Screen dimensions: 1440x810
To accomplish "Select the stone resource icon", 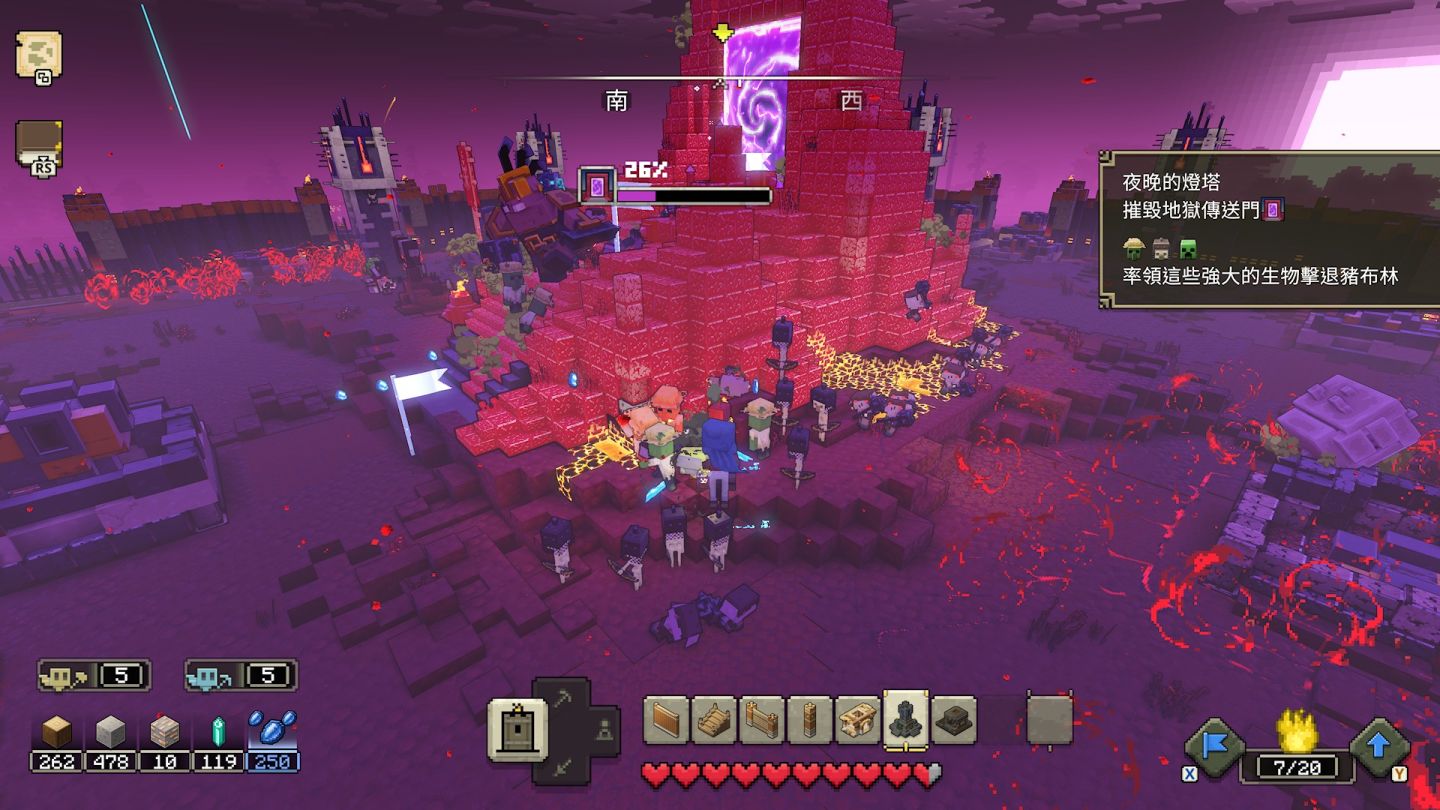I will pos(110,733).
